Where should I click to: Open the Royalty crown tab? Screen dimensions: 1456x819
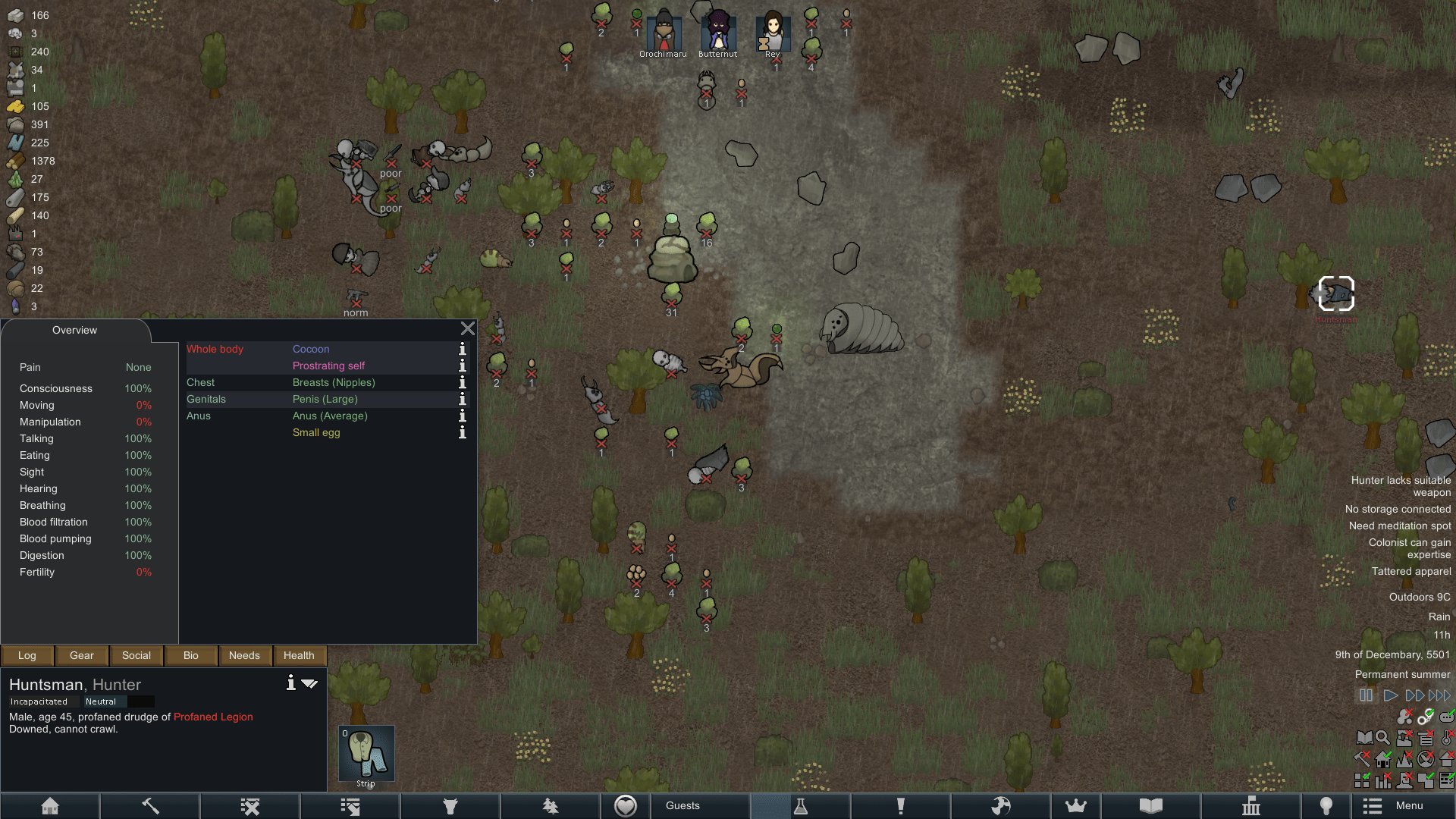point(1075,805)
